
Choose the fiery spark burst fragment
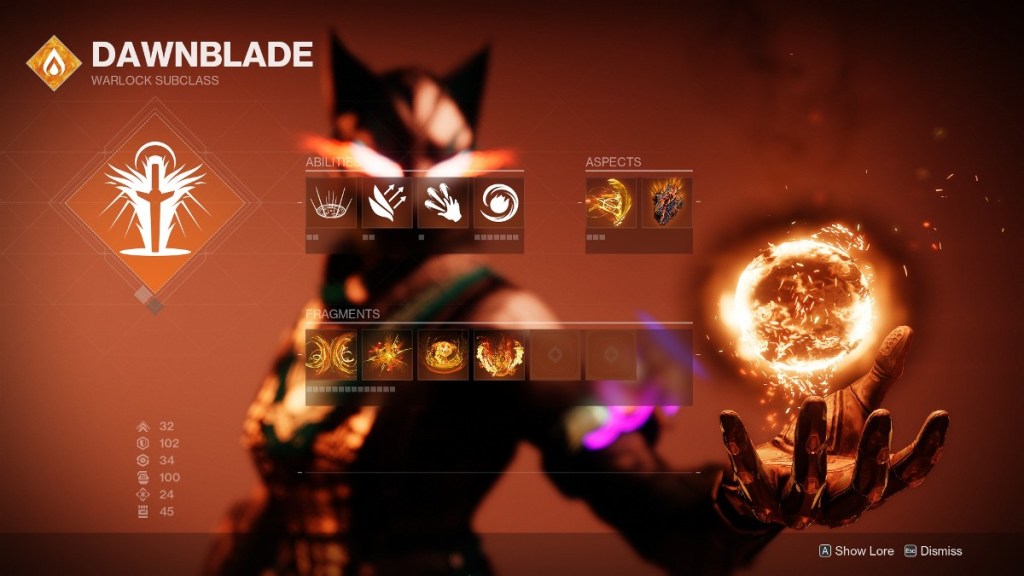point(387,355)
